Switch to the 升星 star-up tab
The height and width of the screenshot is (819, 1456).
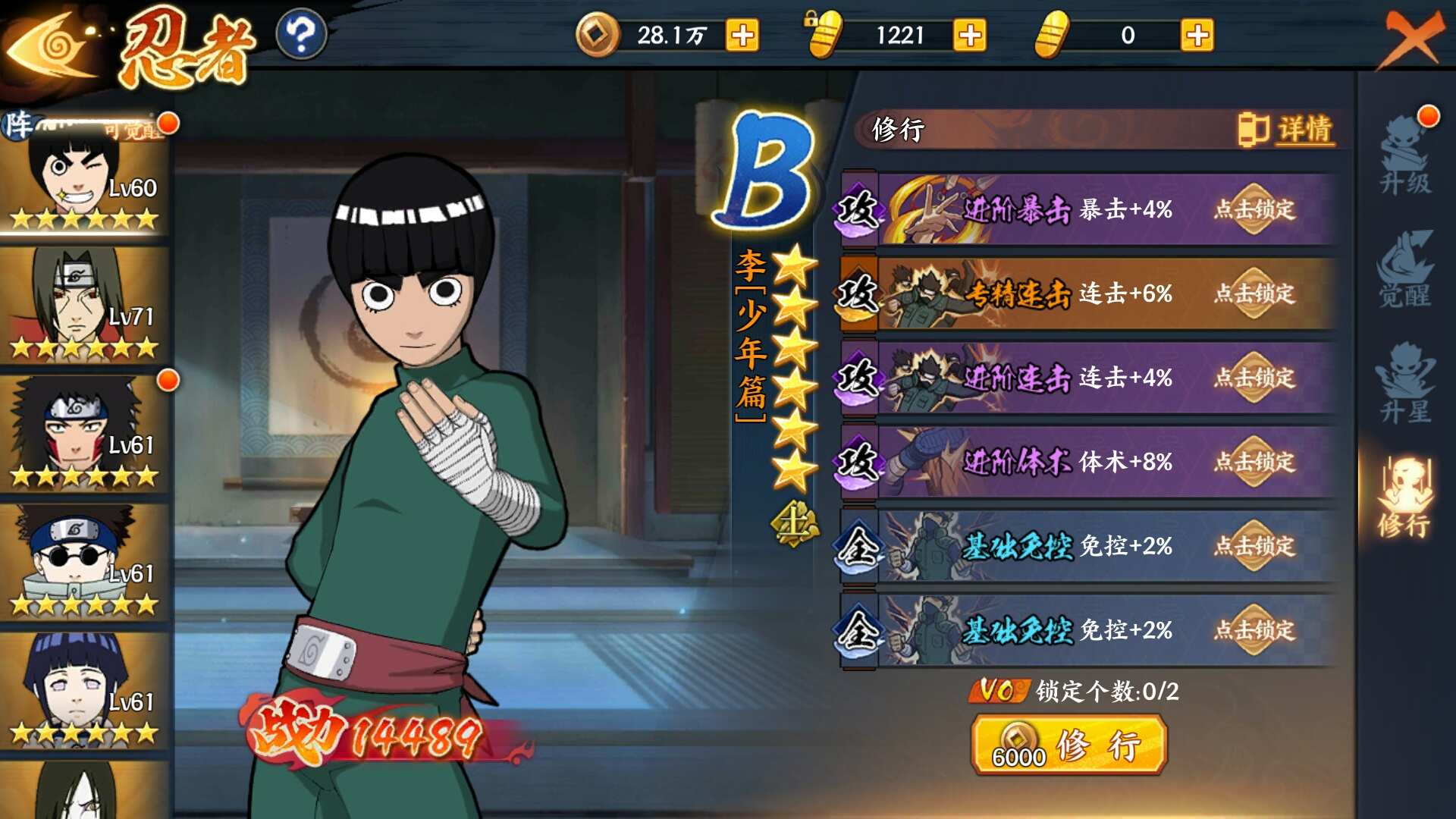1405,384
